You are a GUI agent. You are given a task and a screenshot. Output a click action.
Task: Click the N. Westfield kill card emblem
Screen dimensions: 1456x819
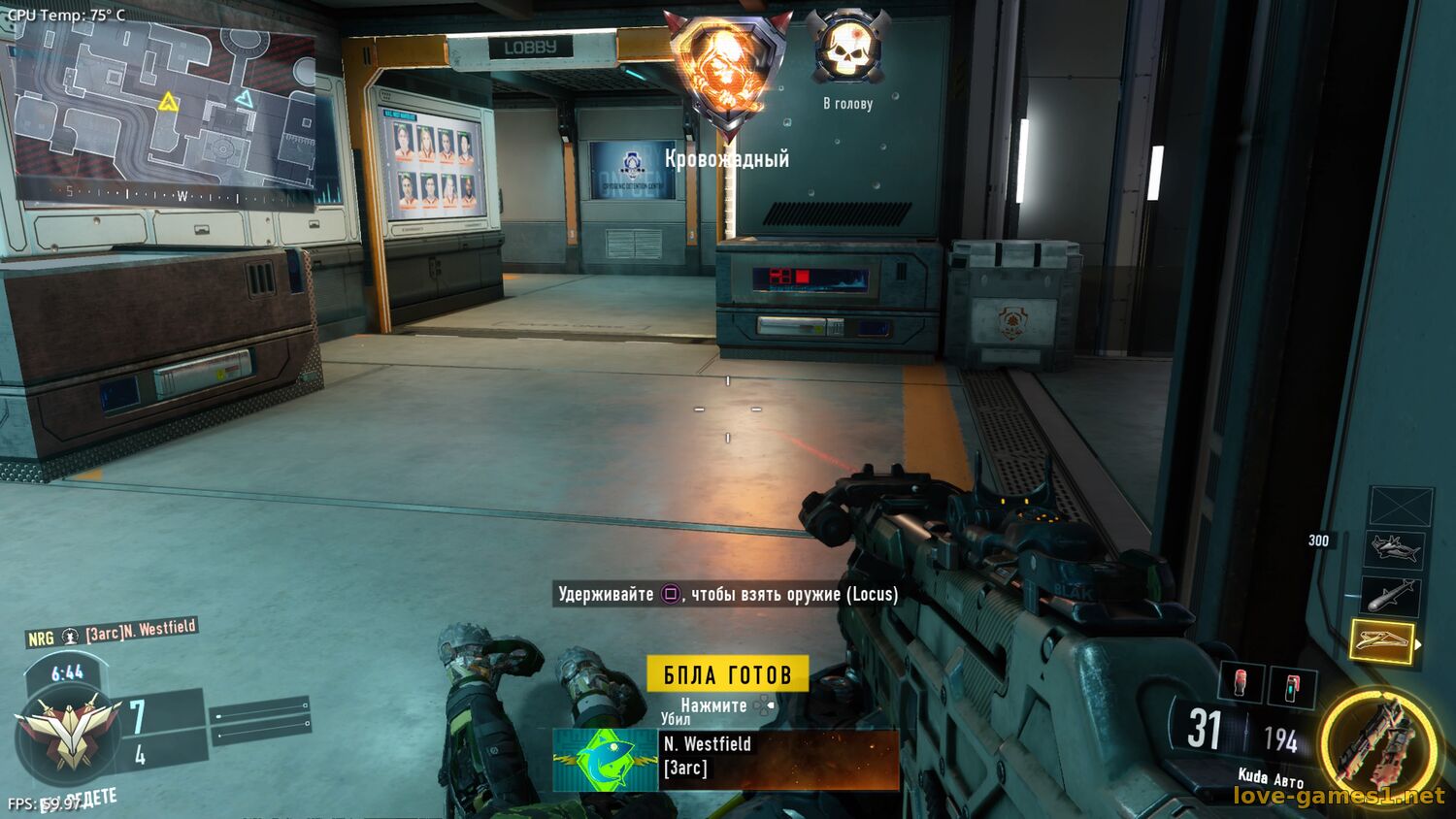pyautogui.click(x=605, y=759)
